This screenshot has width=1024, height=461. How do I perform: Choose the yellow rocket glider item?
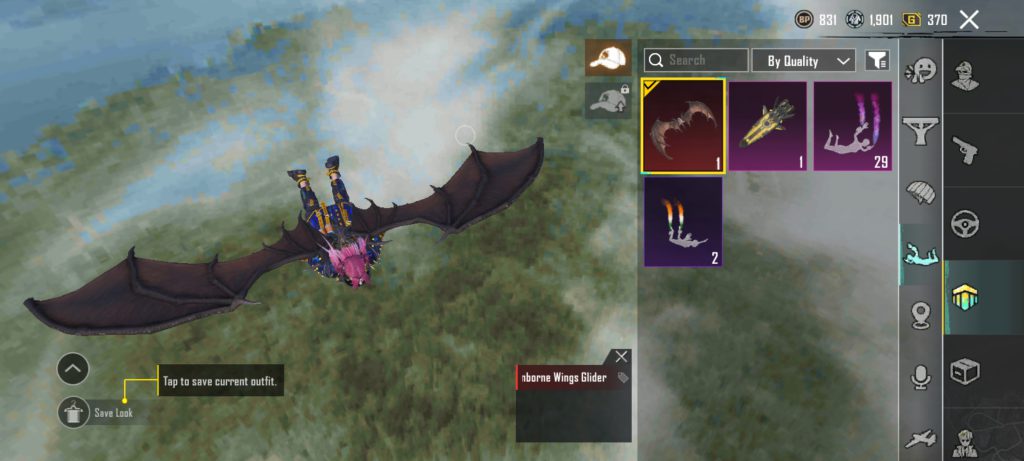(768, 126)
